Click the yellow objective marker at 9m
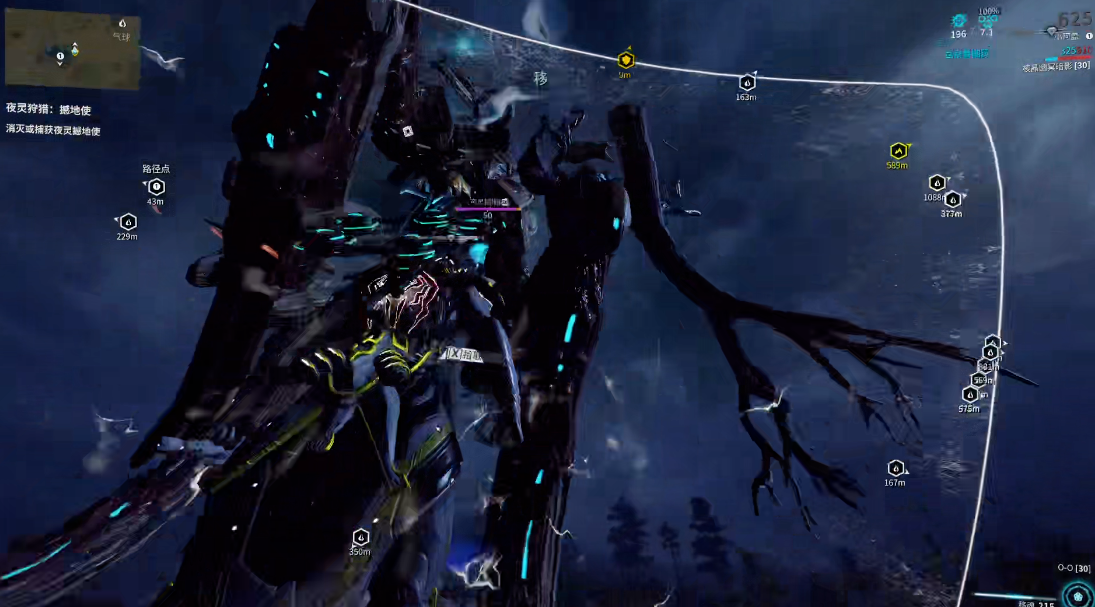The image size is (1095, 607). (626, 60)
